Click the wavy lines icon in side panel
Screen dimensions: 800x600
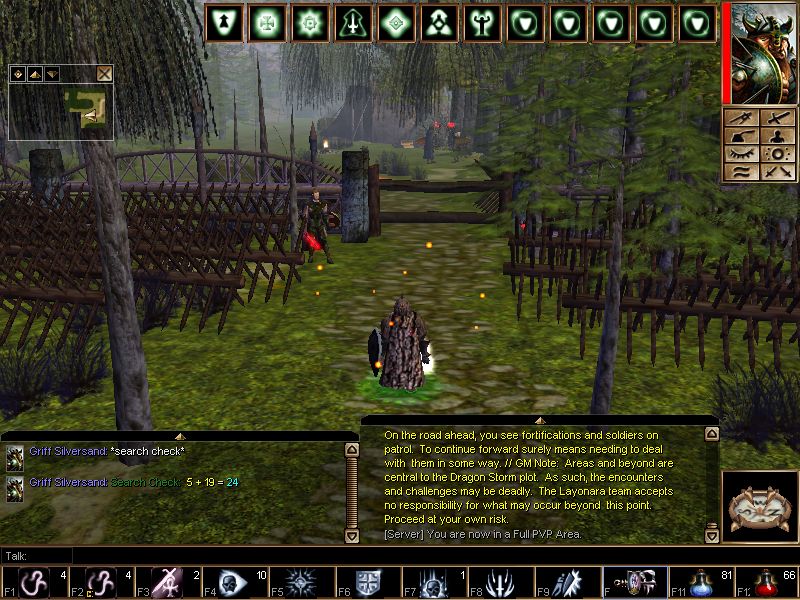(742, 172)
